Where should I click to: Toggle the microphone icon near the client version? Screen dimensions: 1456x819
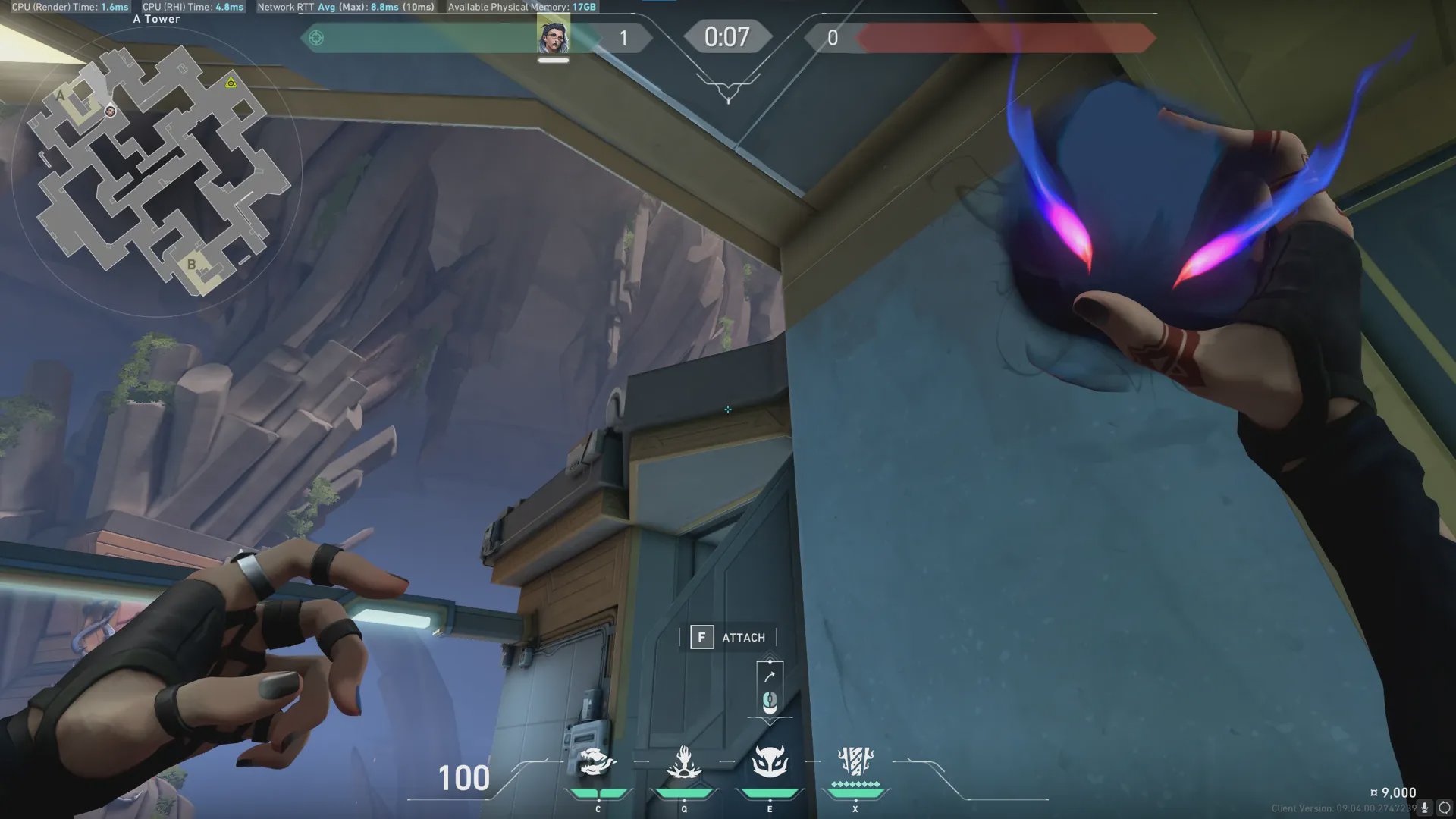coord(1425,808)
